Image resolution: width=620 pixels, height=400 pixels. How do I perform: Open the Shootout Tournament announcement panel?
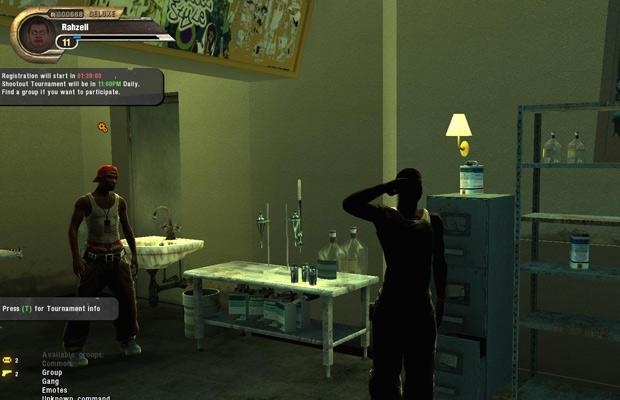80,84
